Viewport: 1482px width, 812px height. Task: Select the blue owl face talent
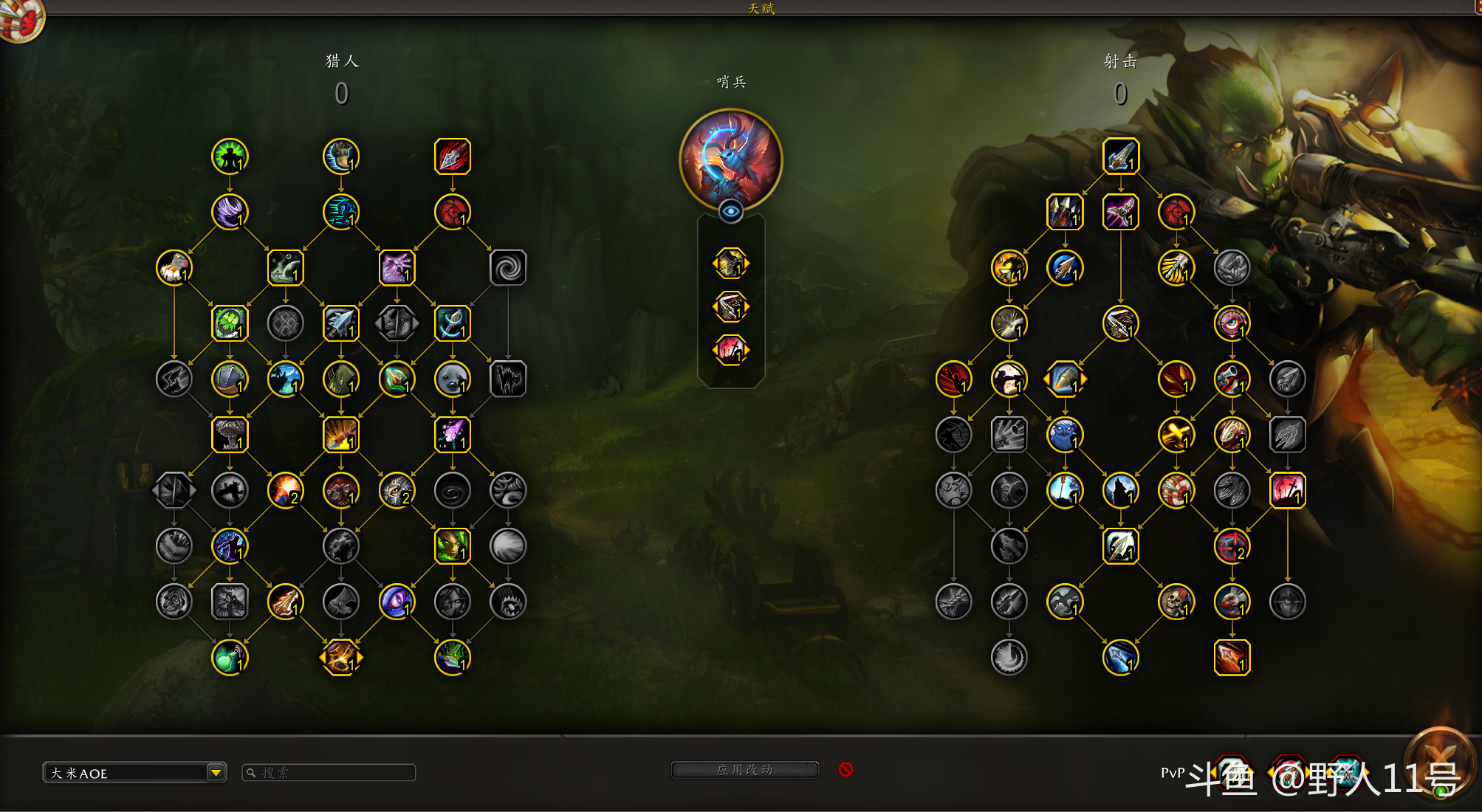[x=1065, y=435]
